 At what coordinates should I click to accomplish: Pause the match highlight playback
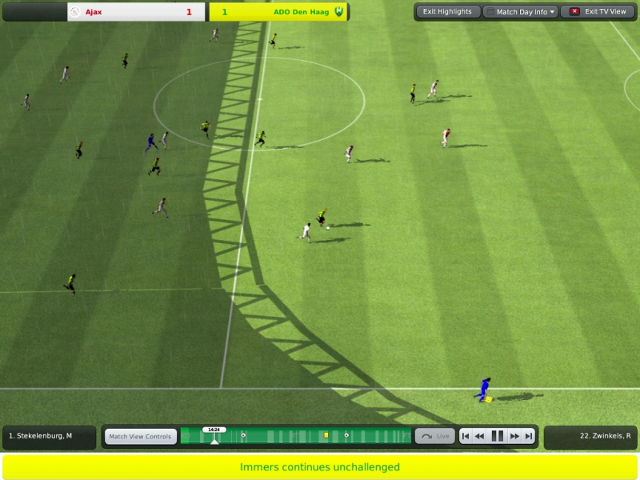pos(497,436)
